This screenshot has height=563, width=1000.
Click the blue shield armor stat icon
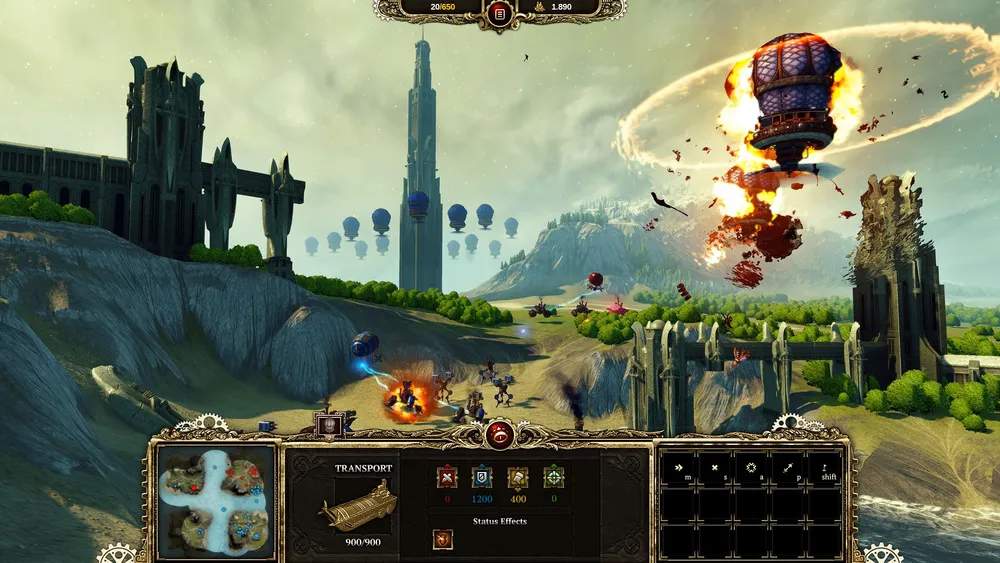482,477
